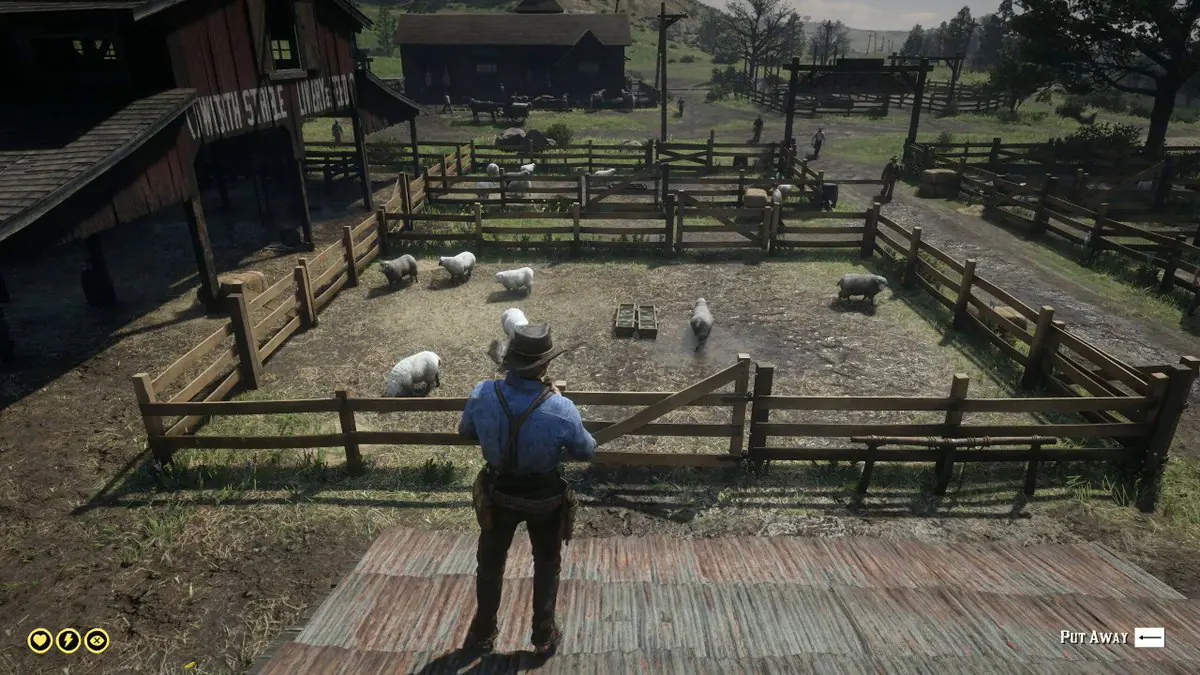
Task: Click the heart health core icon
Action: [40, 640]
